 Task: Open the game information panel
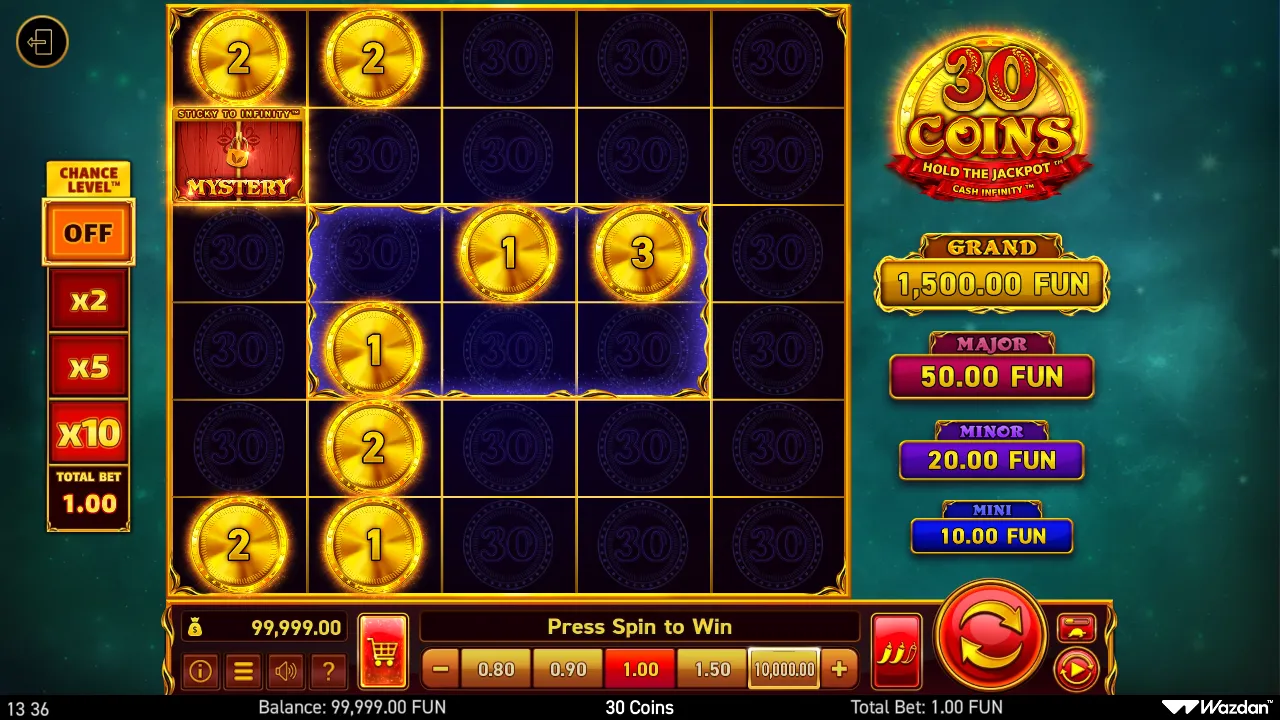(200, 672)
